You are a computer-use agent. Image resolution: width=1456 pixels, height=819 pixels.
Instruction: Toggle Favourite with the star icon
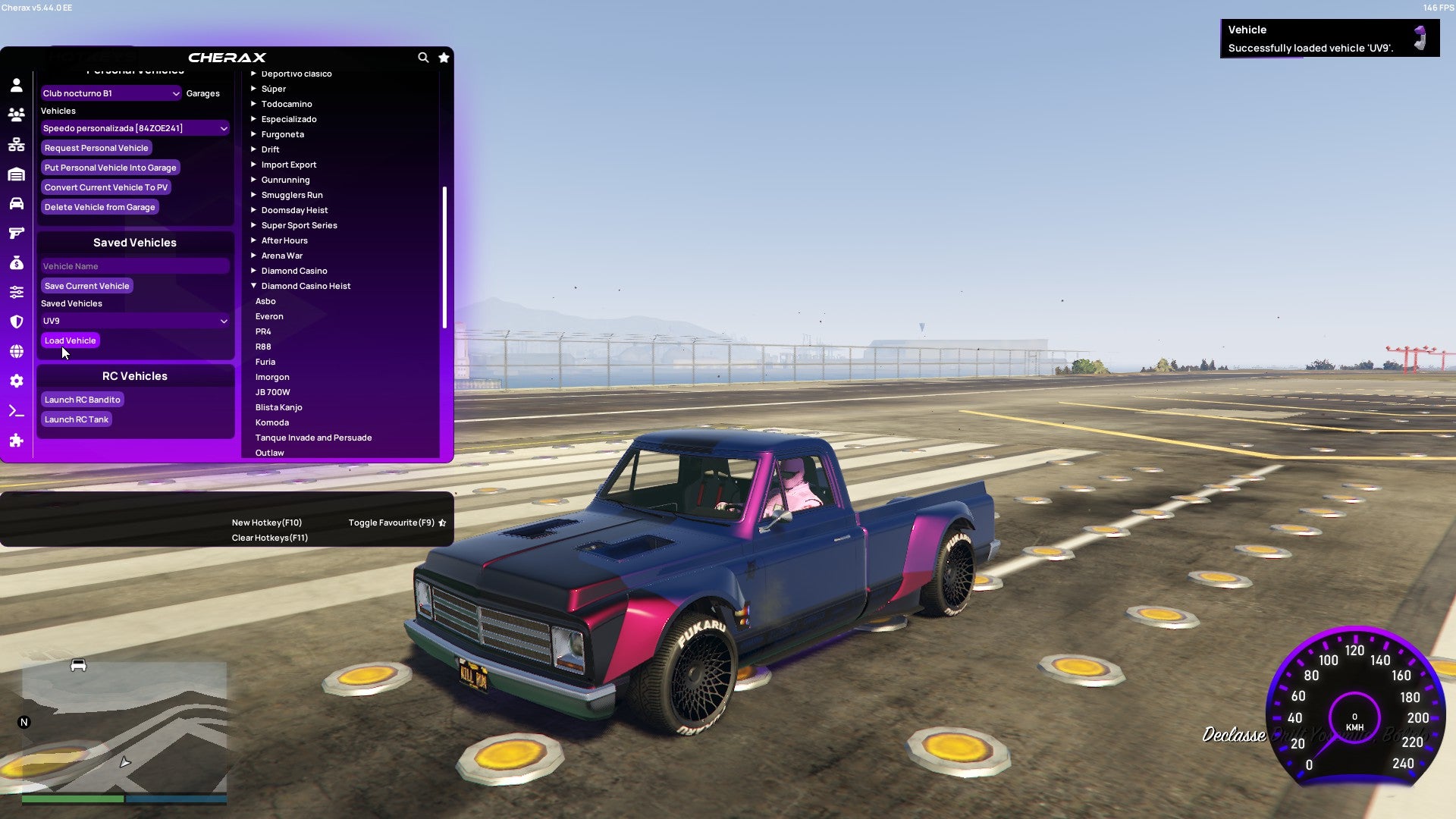pyautogui.click(x=444, y=58)
